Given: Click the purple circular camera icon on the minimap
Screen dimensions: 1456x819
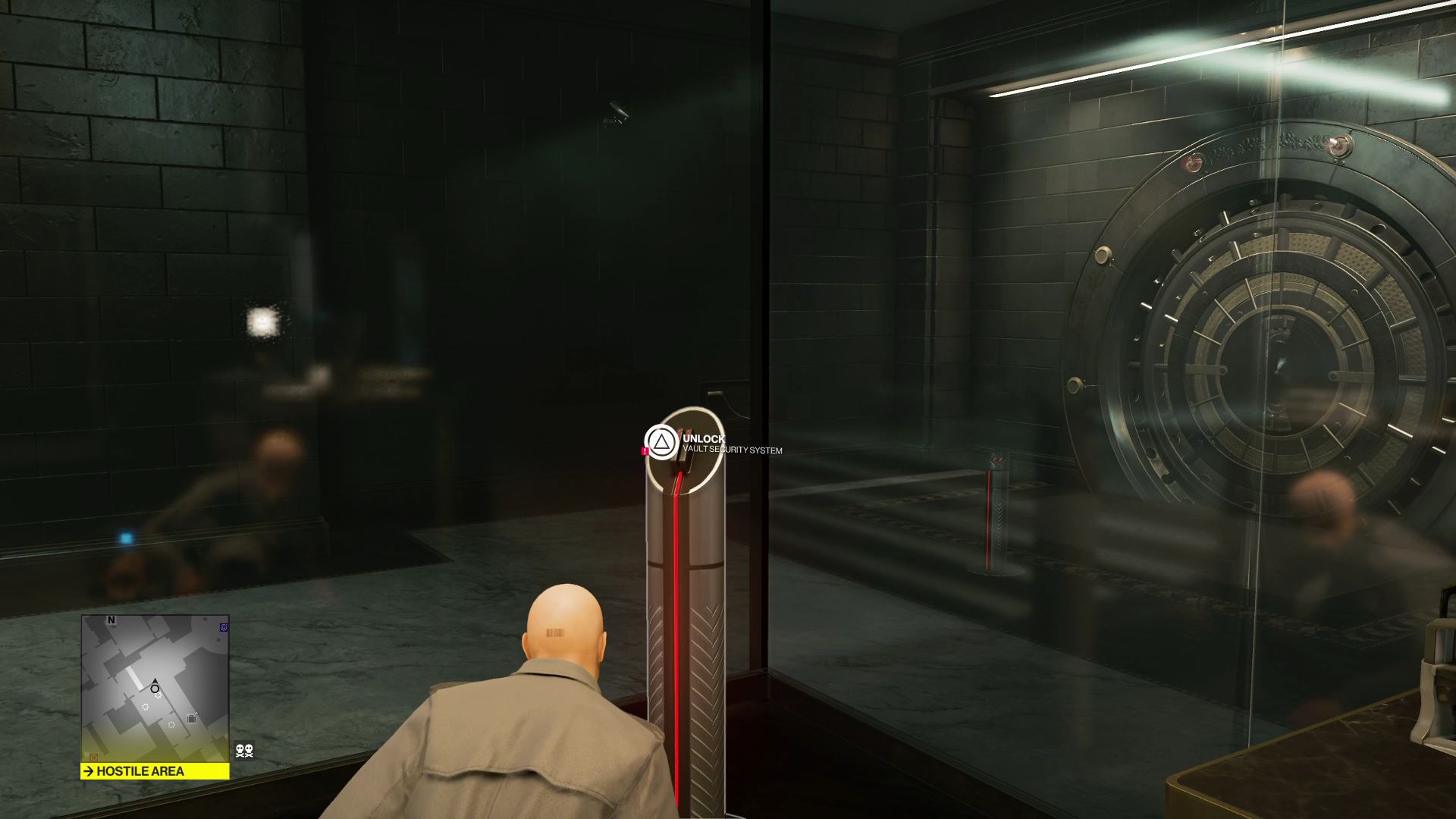Looking at the screenshot, I should point(224,626).
